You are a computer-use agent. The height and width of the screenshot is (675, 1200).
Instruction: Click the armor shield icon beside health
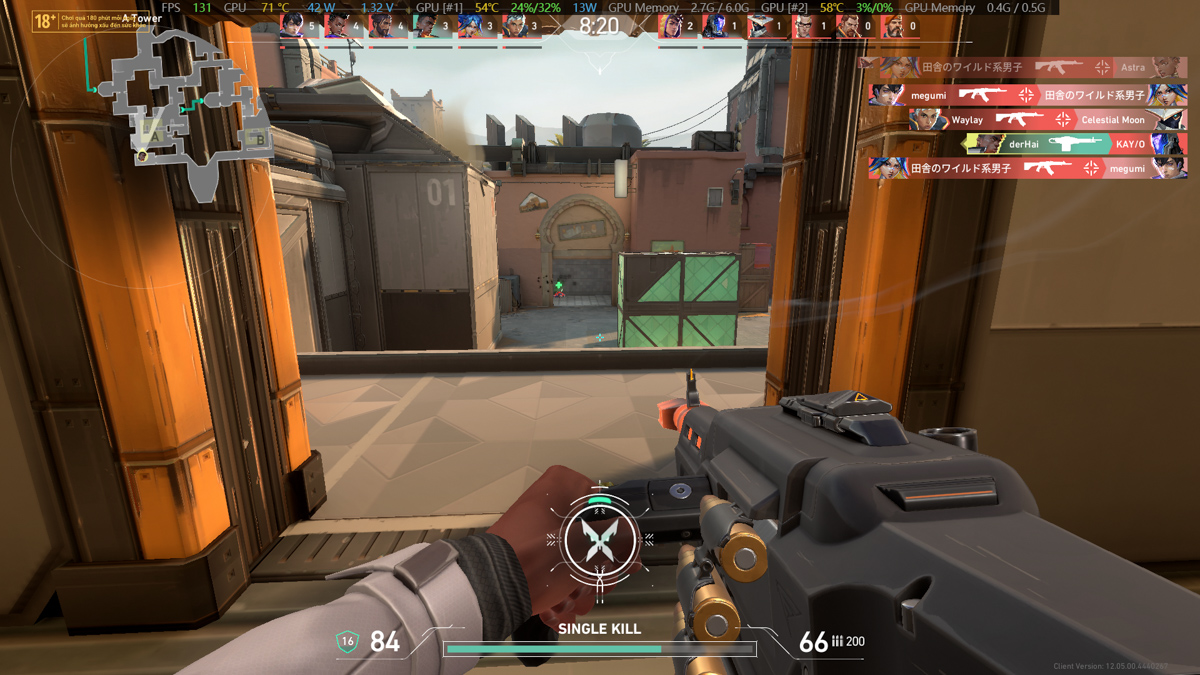347,641
